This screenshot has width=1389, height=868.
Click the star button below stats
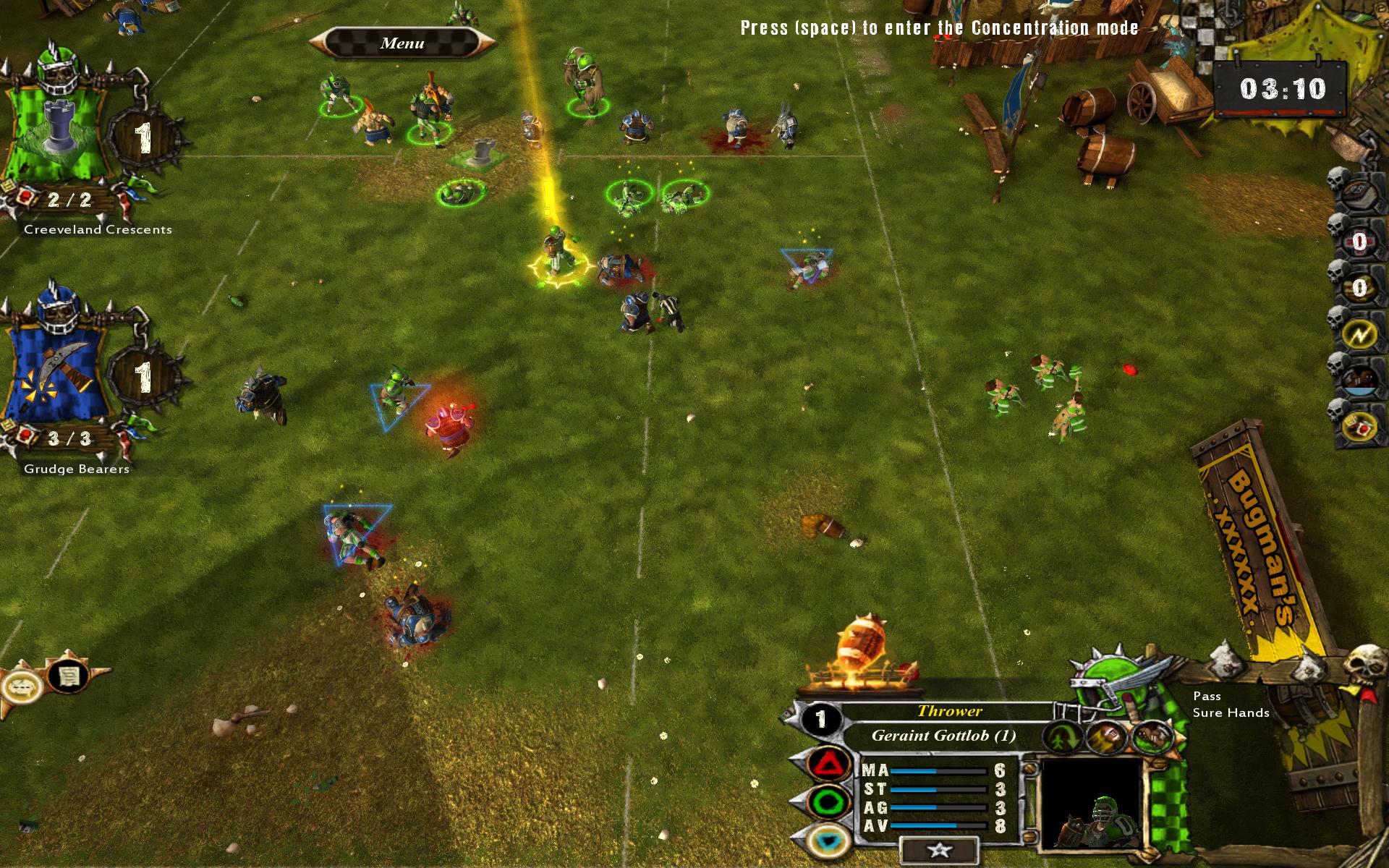[938, 851]
